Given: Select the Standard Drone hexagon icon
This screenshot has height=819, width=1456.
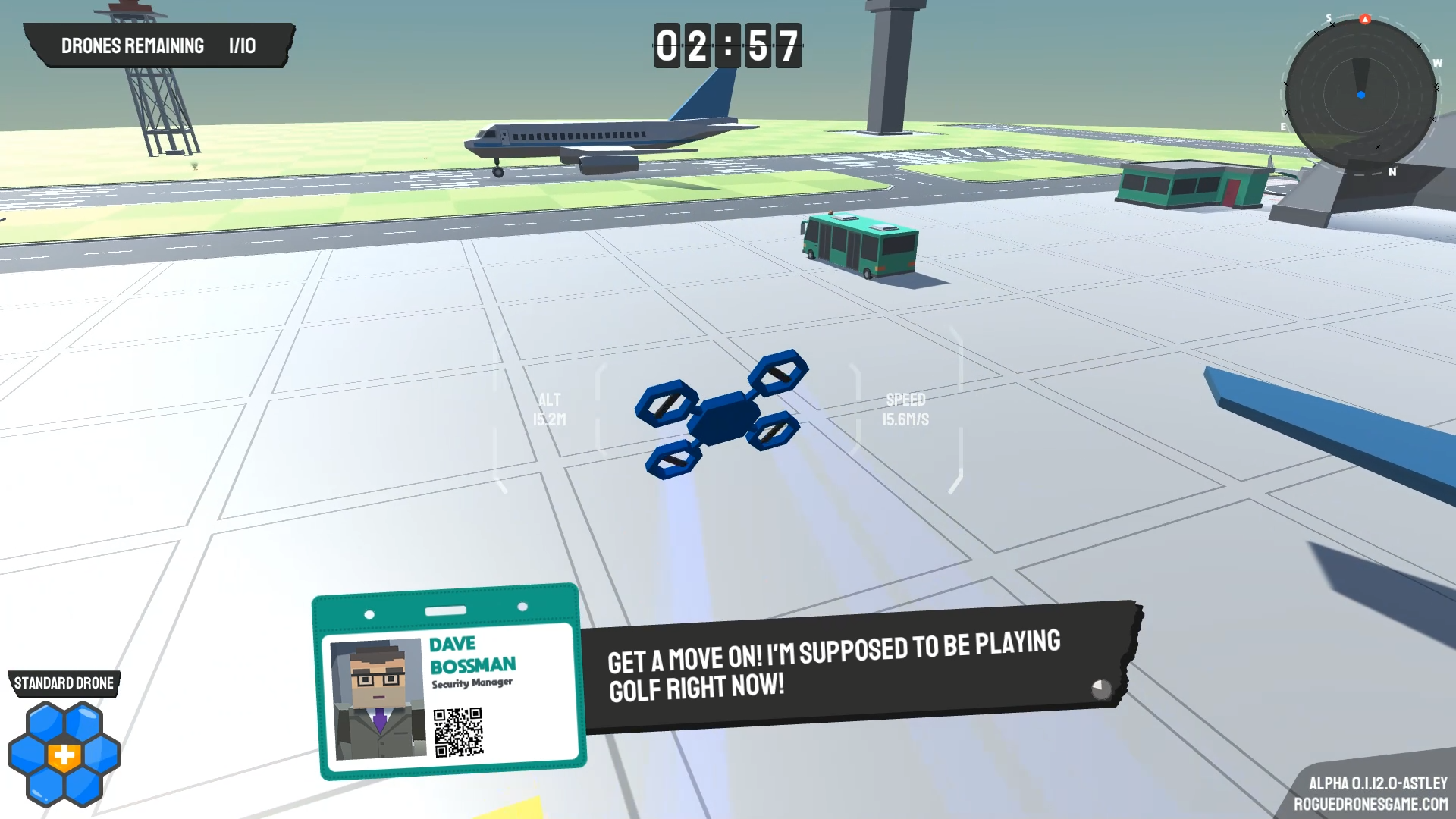Looking at the screenshot, I should tap(64, 754).
